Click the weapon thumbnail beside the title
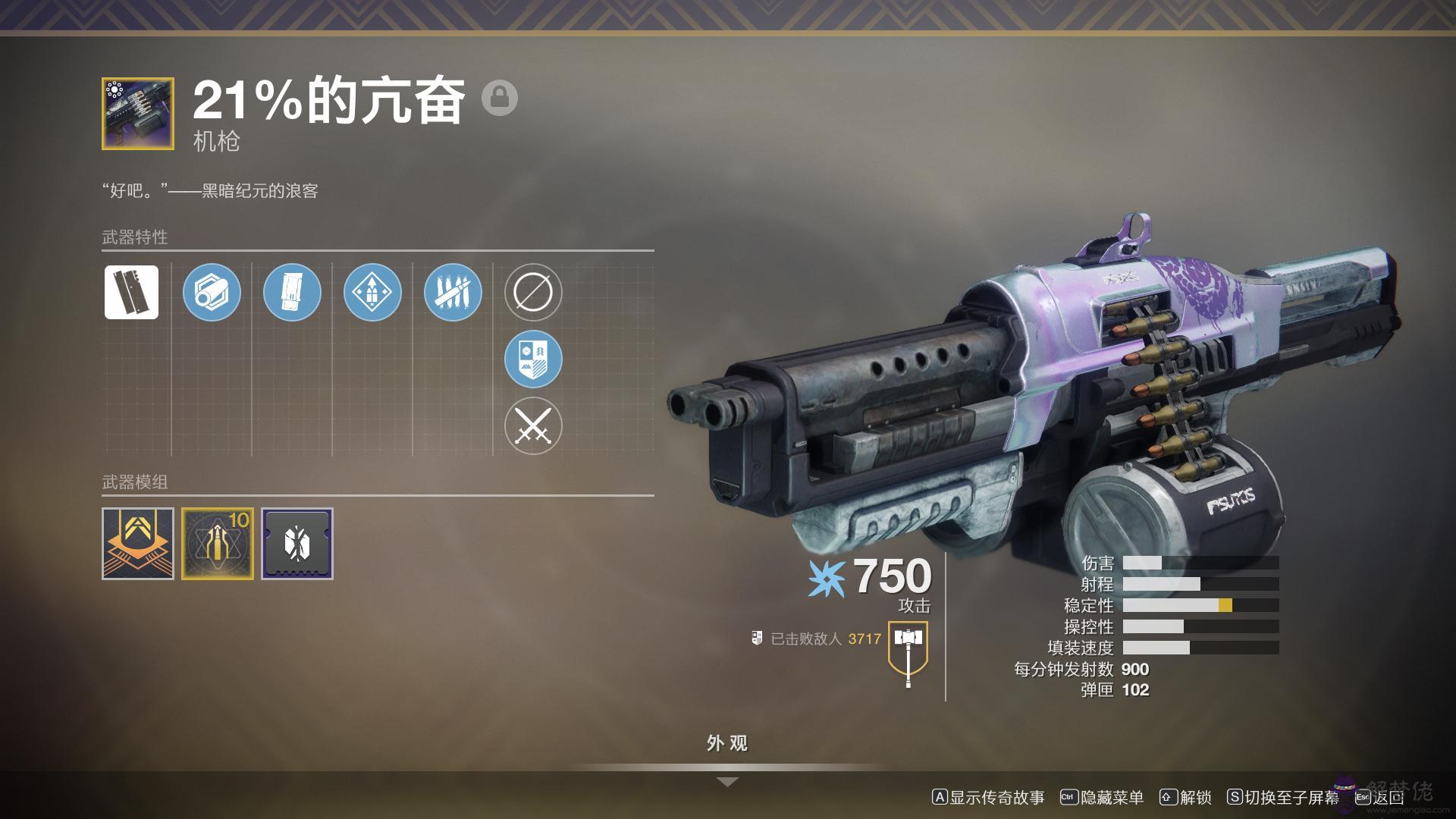Image resolution: width=1456 pixels, height=819 pixels. coord(138,114)
